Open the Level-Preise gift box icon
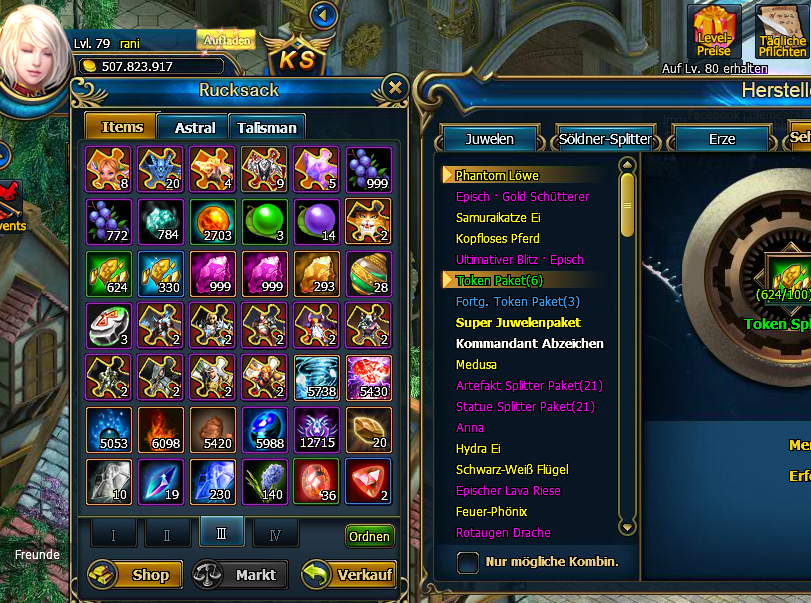The height and width of the screenshot is (603, 811). 714,32
